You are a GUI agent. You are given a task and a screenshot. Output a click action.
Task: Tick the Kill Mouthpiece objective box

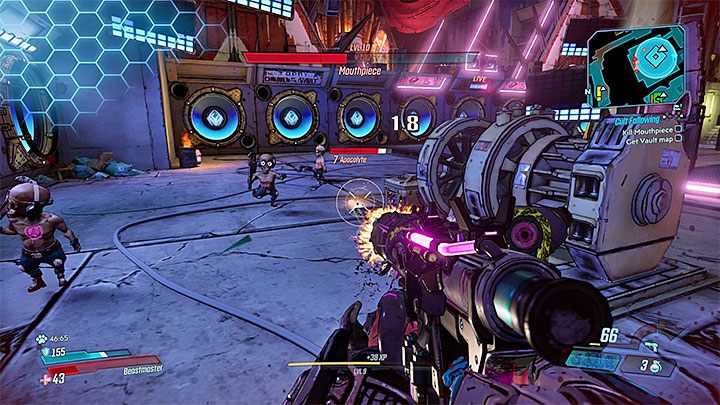(678, 128)
